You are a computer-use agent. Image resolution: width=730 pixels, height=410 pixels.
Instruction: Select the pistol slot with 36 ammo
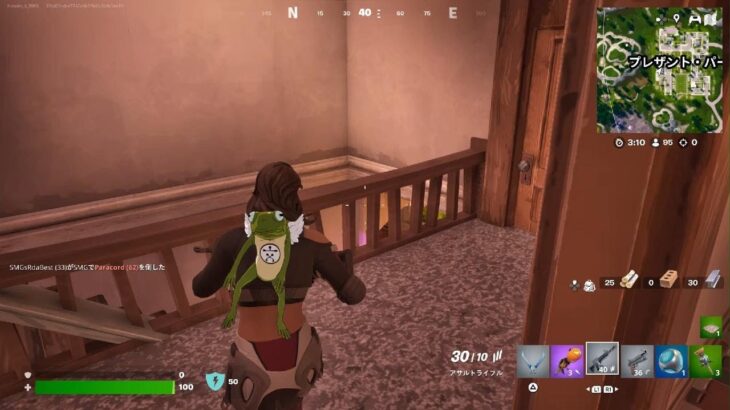point(637,361)
